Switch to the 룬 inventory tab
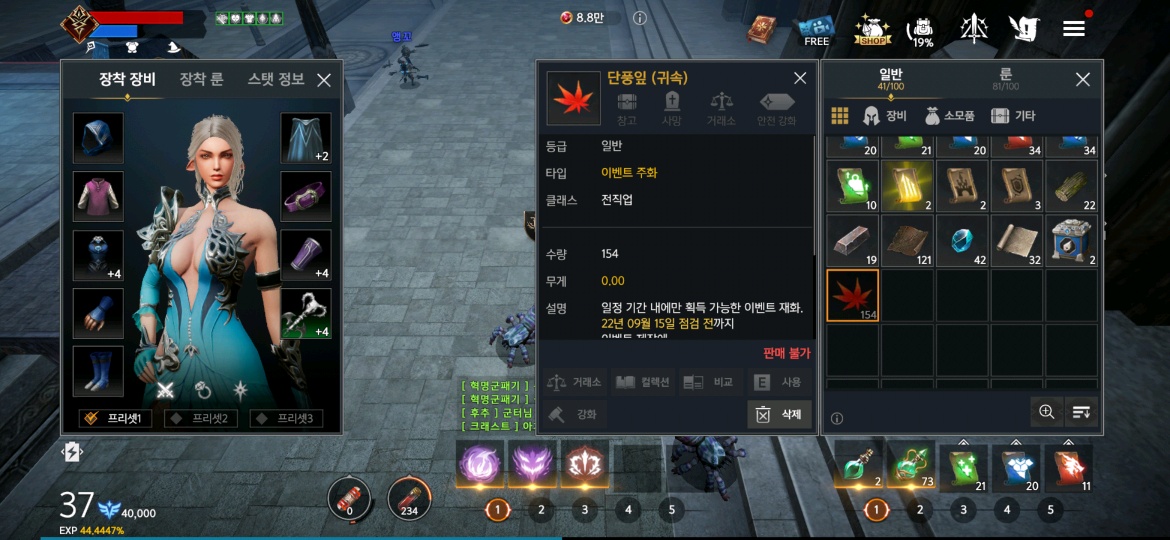This screenshot has width=1170, height=540. pos(1005,79)
